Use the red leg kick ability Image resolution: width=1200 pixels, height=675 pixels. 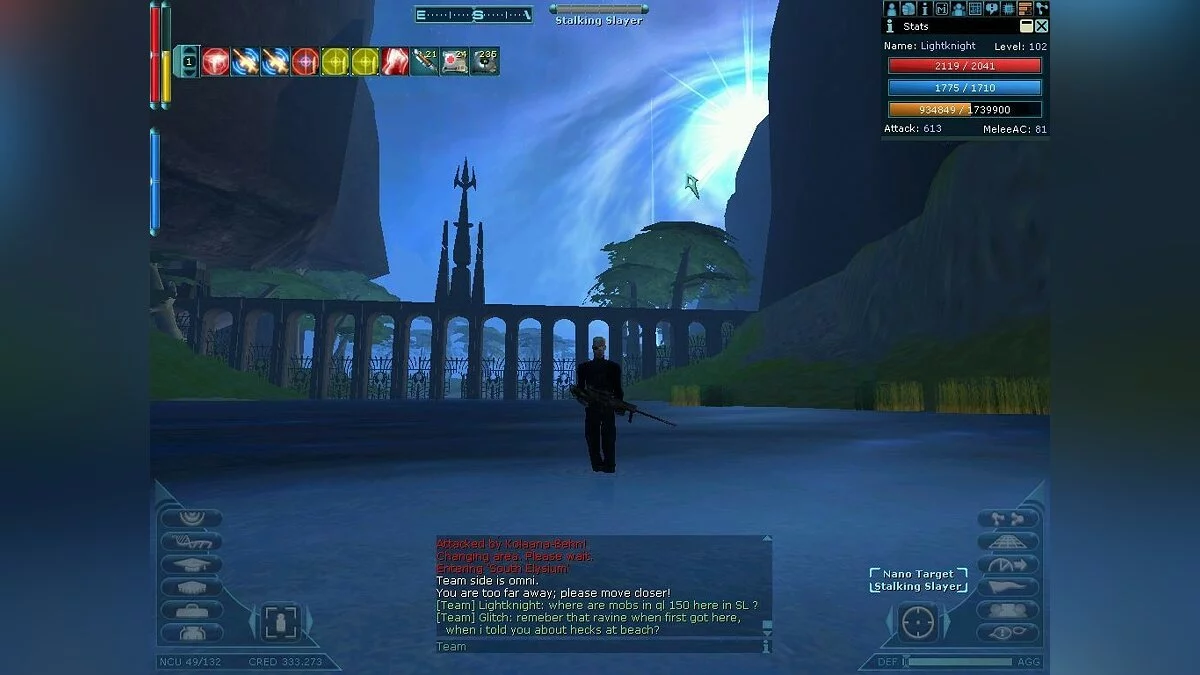(x=395, y=62)
